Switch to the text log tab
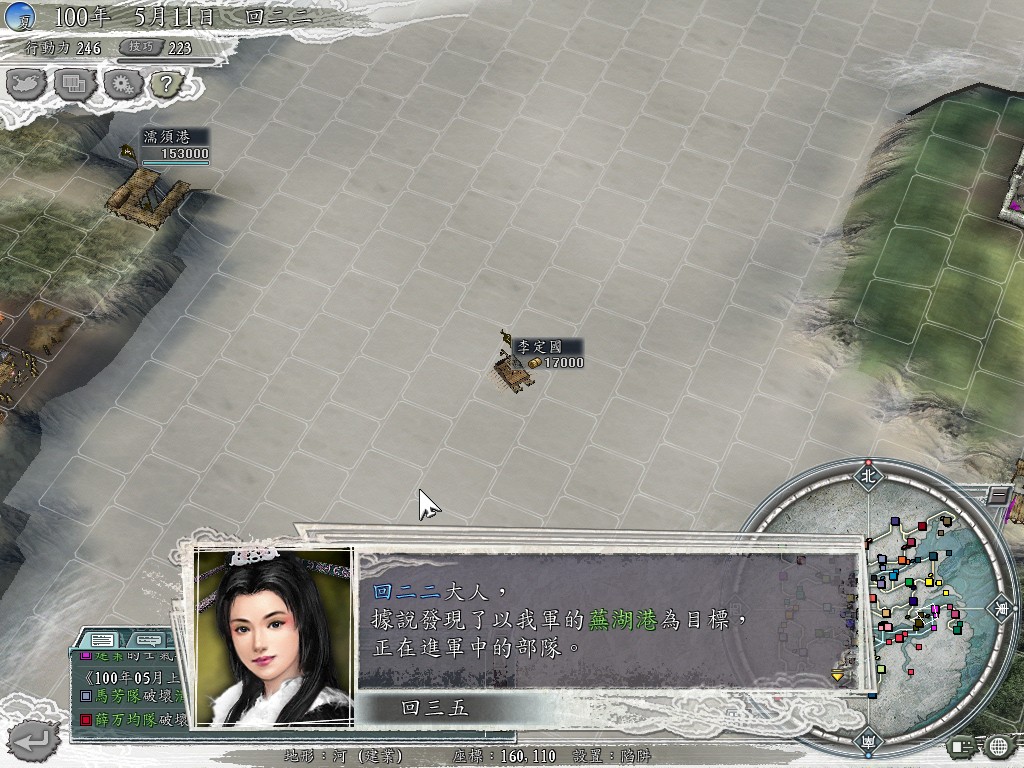This screenshot has height=768, width=1024. (102, 639)
